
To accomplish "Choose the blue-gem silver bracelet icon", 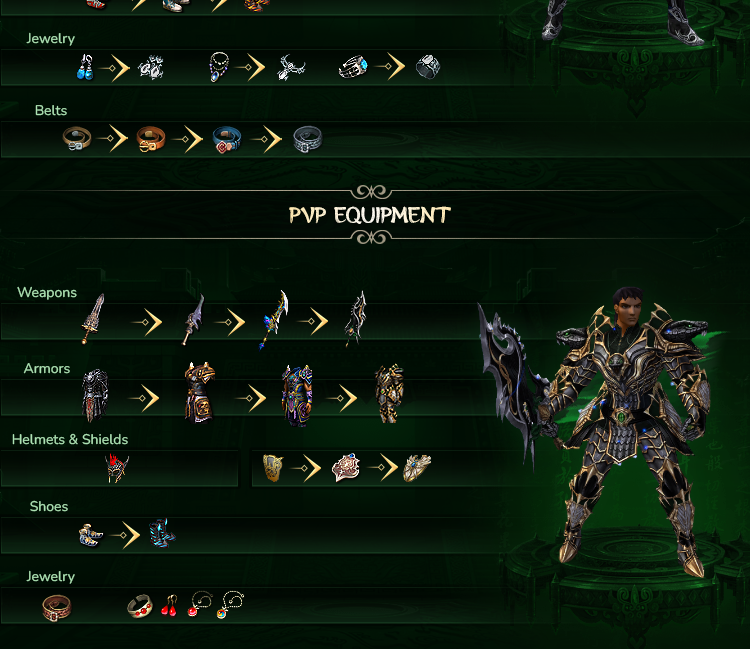I will click(x=353, y=68).
